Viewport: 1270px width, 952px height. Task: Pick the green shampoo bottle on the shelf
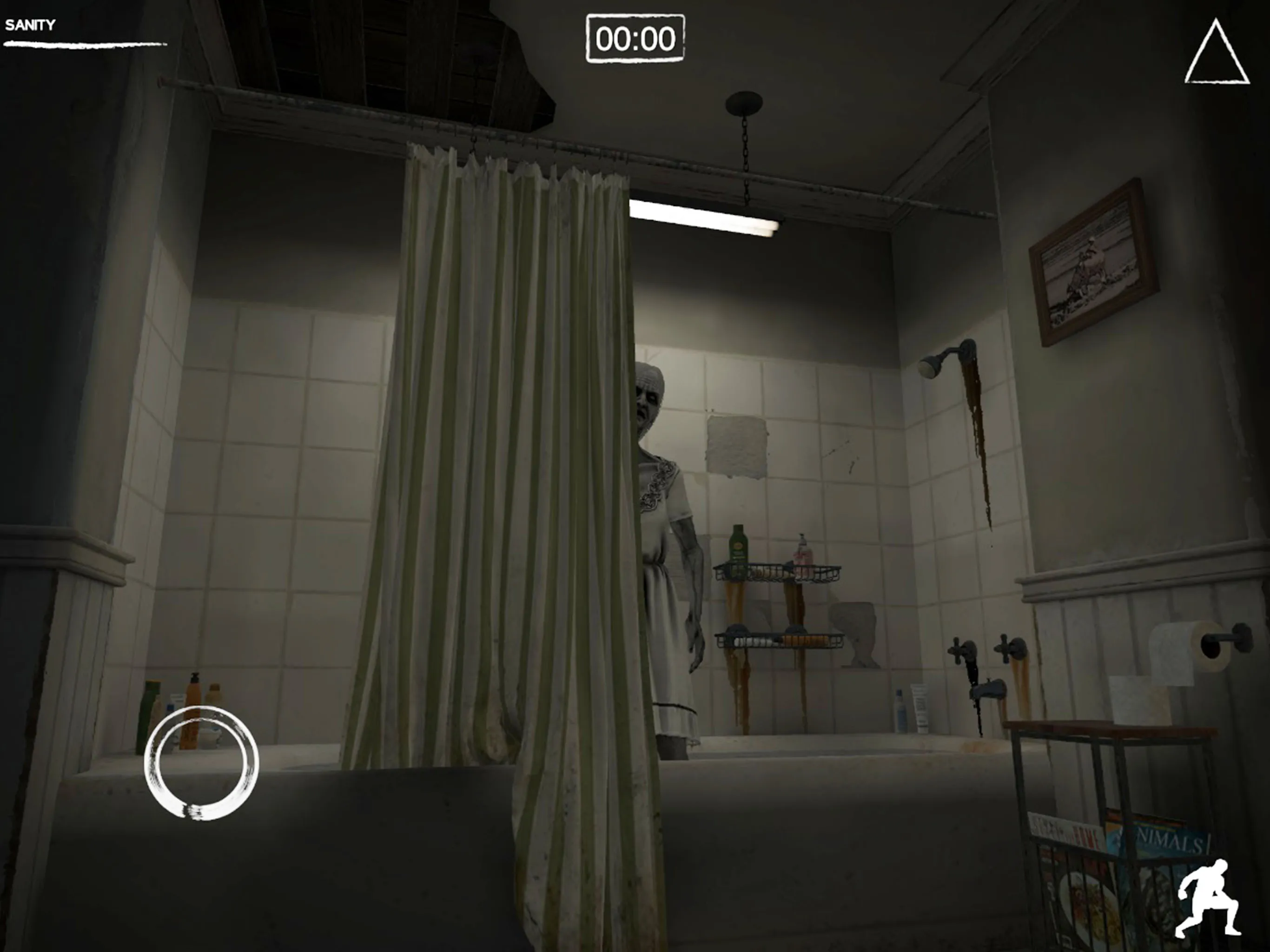pyautogui.click(x=738, y=545)
